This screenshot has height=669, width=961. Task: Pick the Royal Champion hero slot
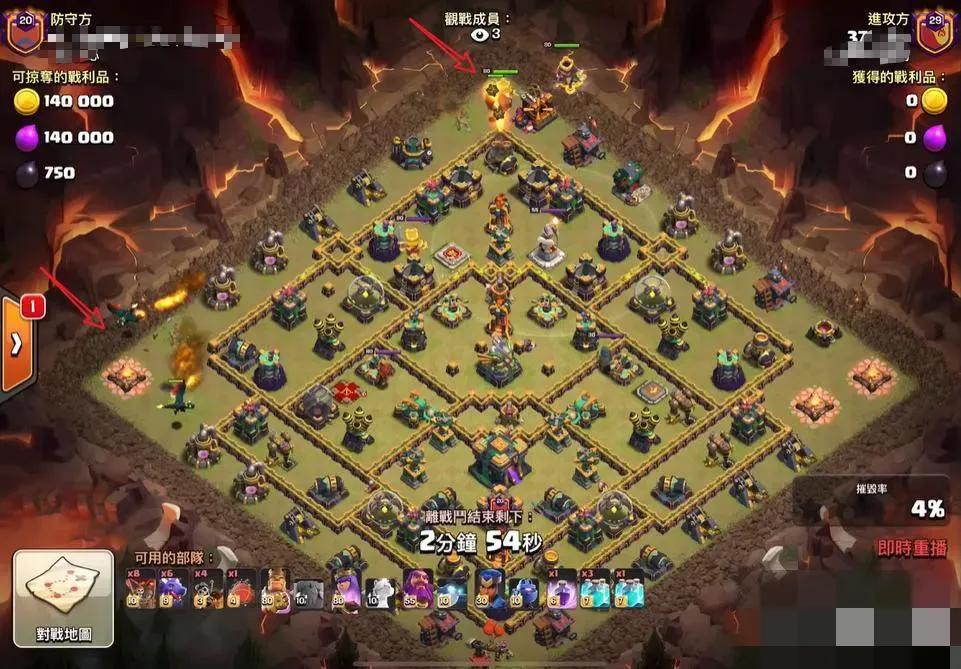pos(487,589)
